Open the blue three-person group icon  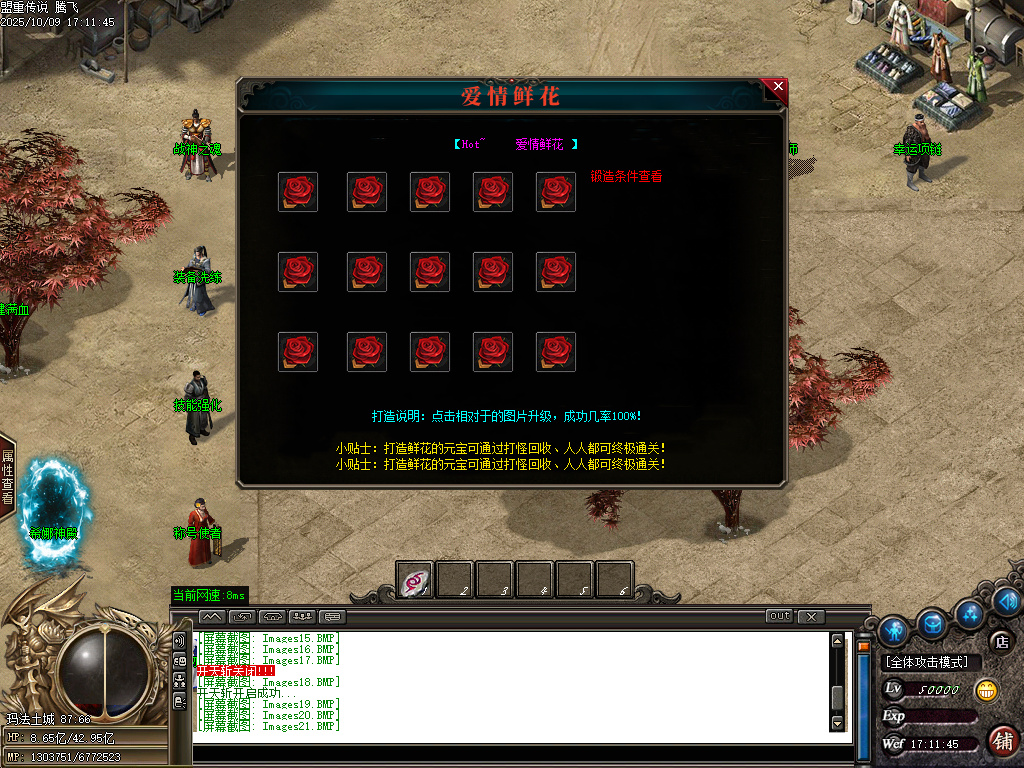click(968, 611)
